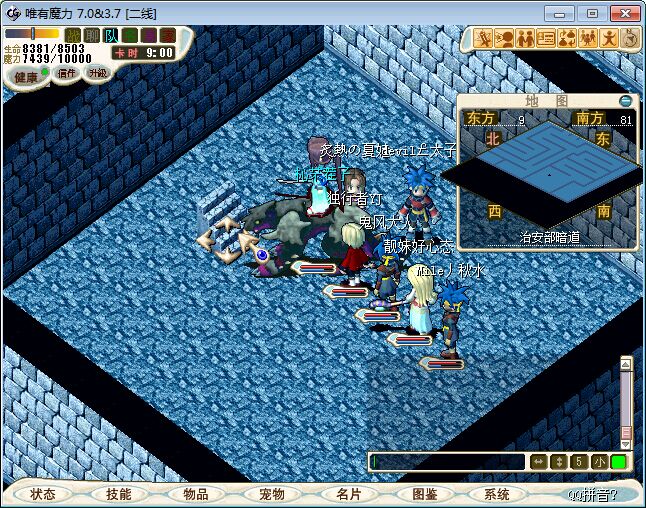This screenshot has width=646, height=508.
Task: Close the game window
Action: [623, 13]
